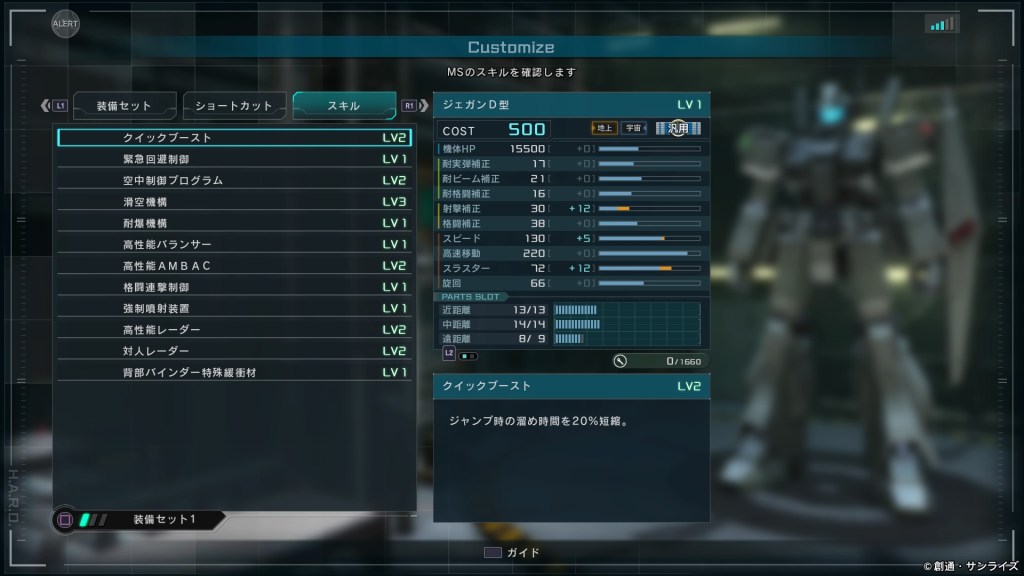Select the 背部バインダー特殊緩衝材 skill
Image resolution: width=1024 pixels, height=576 pixels.
(235, 373)
